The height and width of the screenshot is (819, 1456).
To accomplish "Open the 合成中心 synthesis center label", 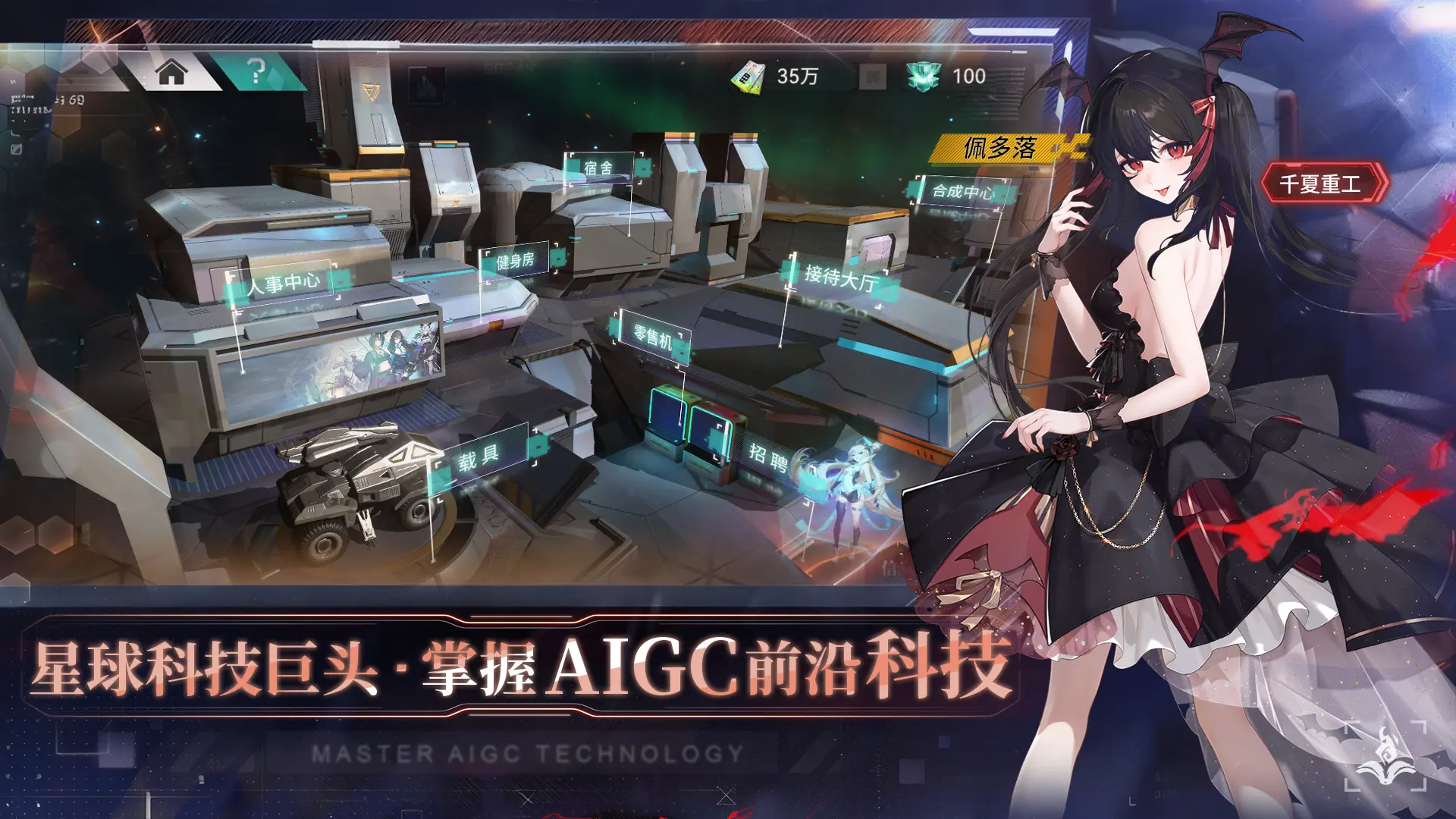I will (965, 191).
